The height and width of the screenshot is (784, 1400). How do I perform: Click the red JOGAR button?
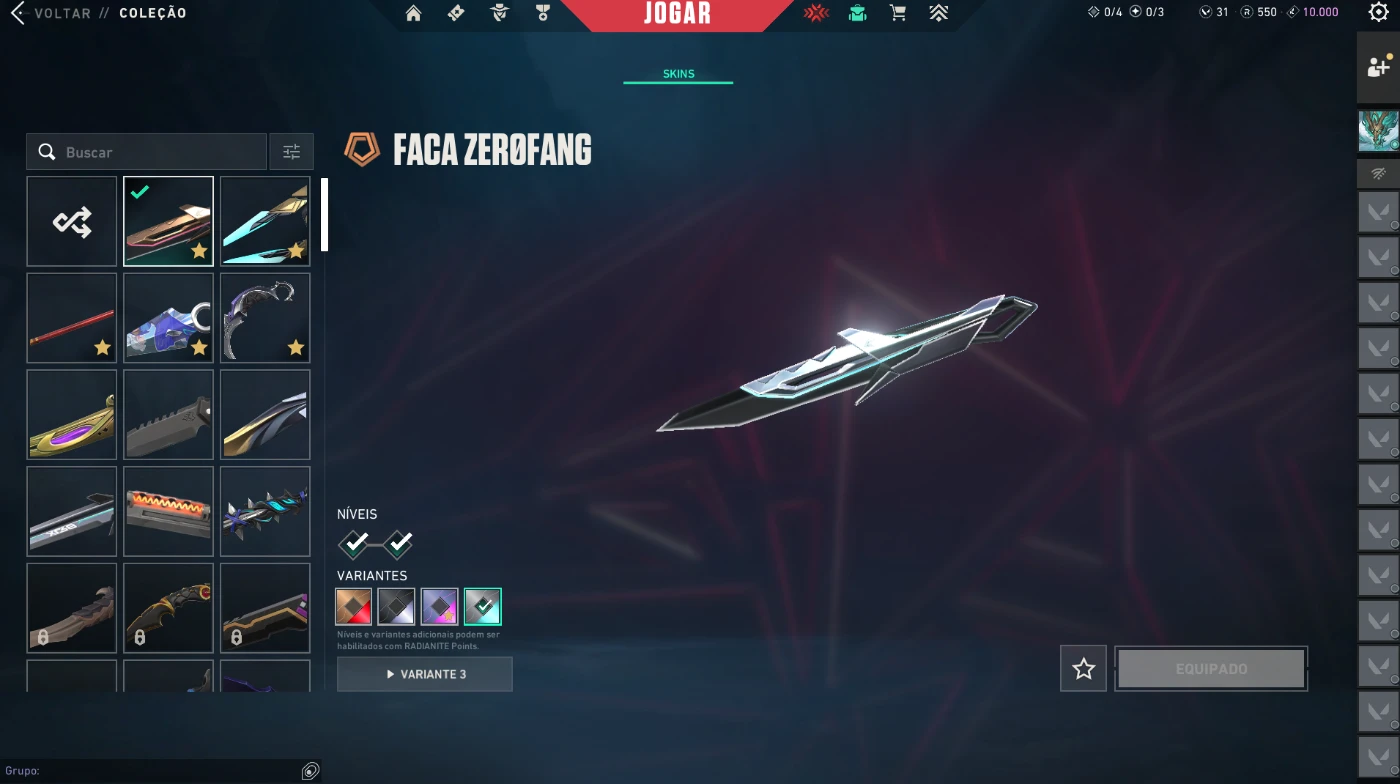[677, 14]
